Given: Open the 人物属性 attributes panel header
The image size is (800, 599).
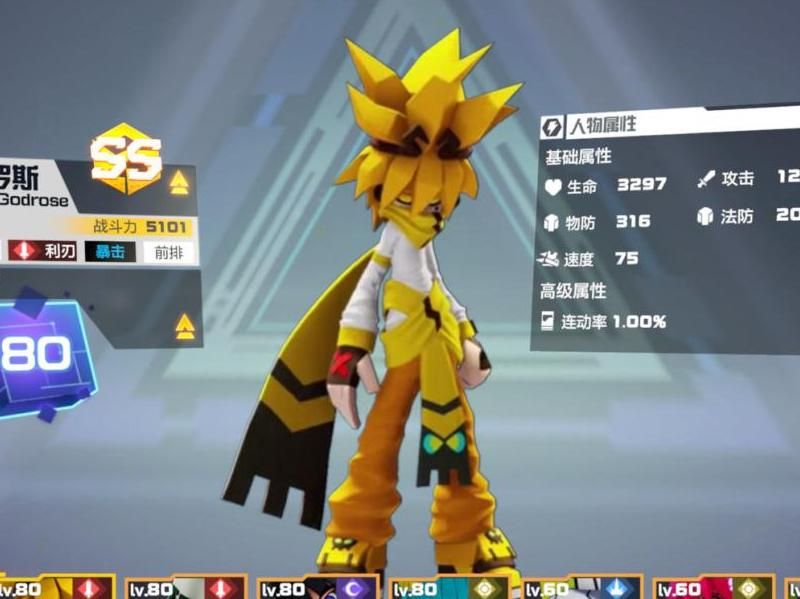Looking at the screenshot, I should tap(602, 126).
